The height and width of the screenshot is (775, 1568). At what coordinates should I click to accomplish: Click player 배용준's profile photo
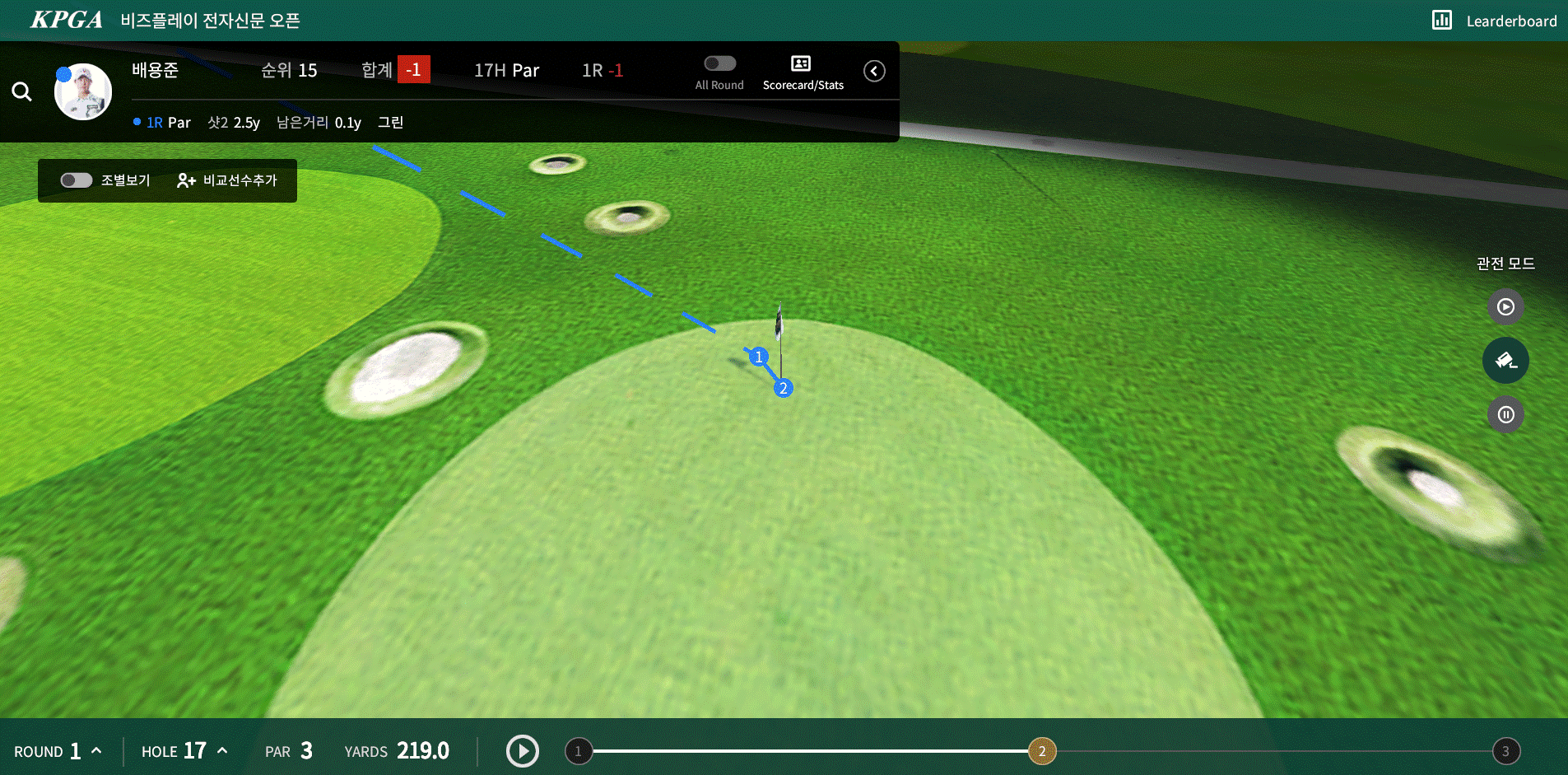83,91
